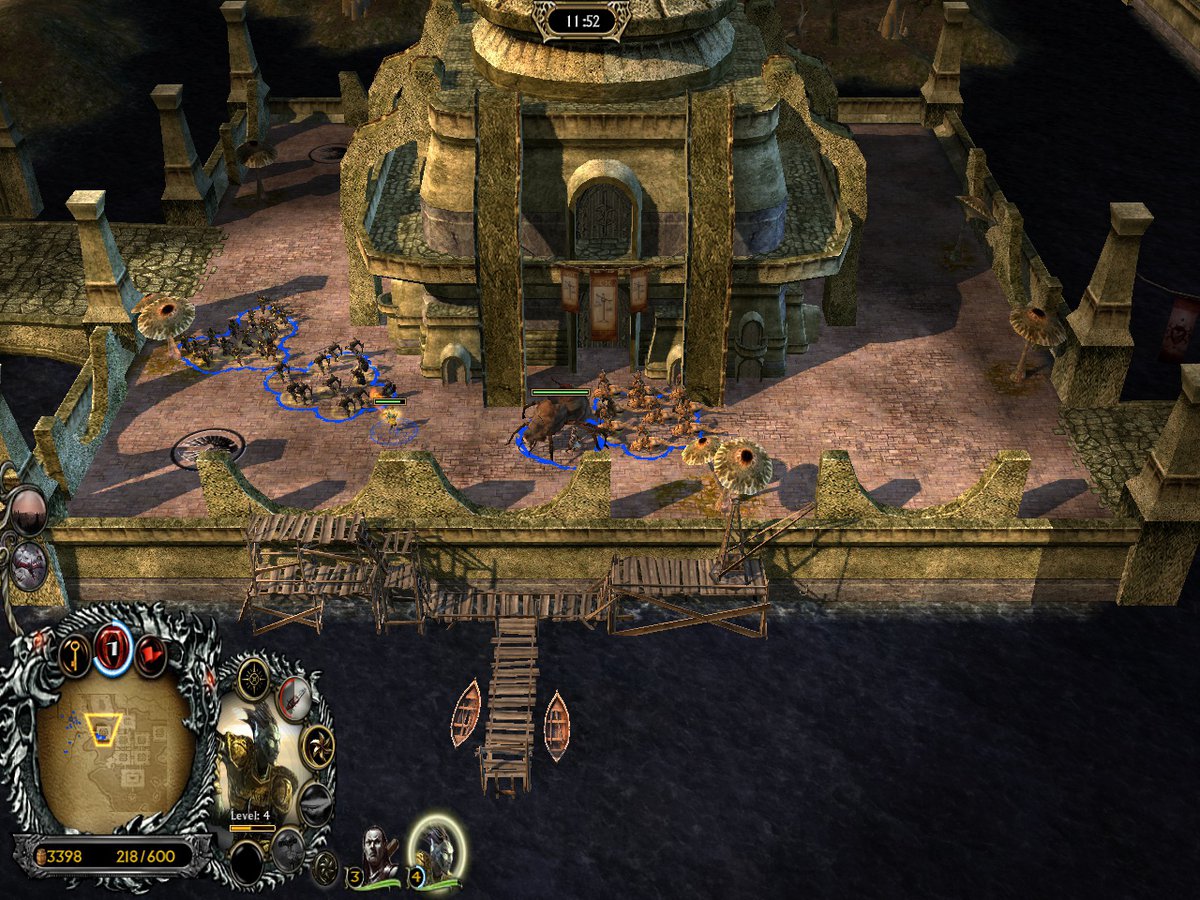This screenshot has width=1200, height=900.
Task: Open the menu with the golden key button
Action: [x=76, y=655]
